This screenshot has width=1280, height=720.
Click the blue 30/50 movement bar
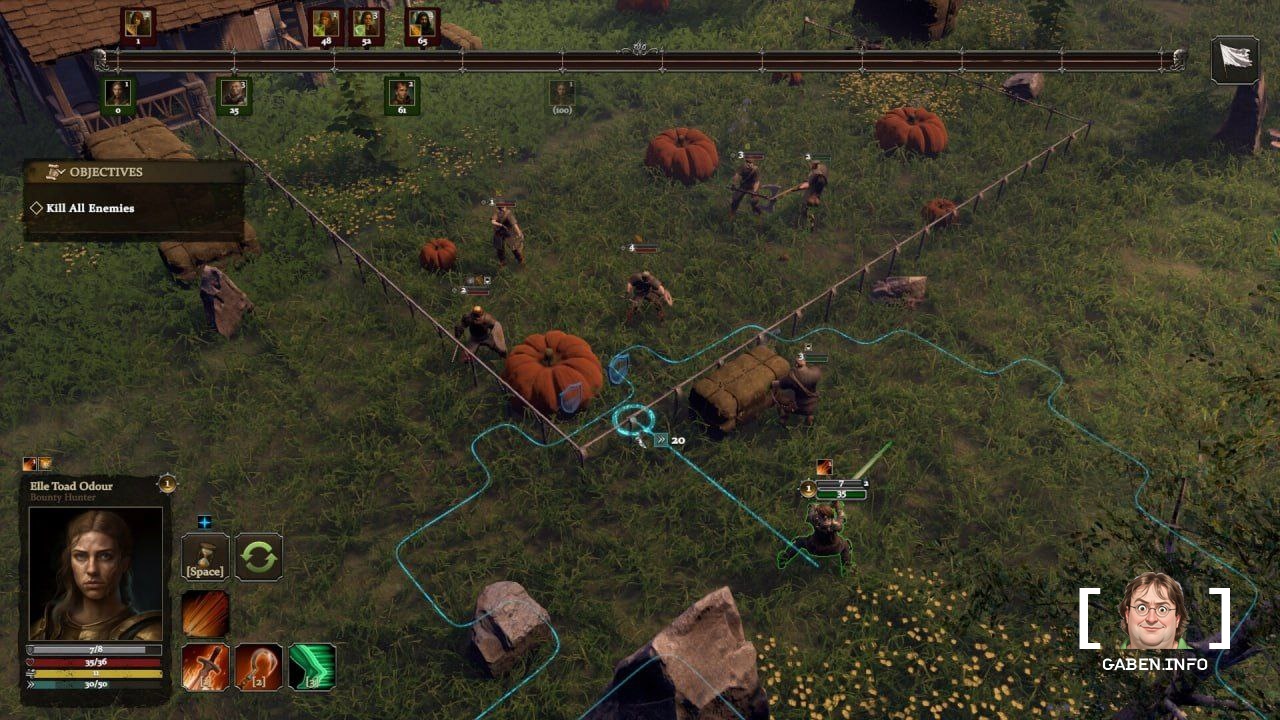click(95, 685)
